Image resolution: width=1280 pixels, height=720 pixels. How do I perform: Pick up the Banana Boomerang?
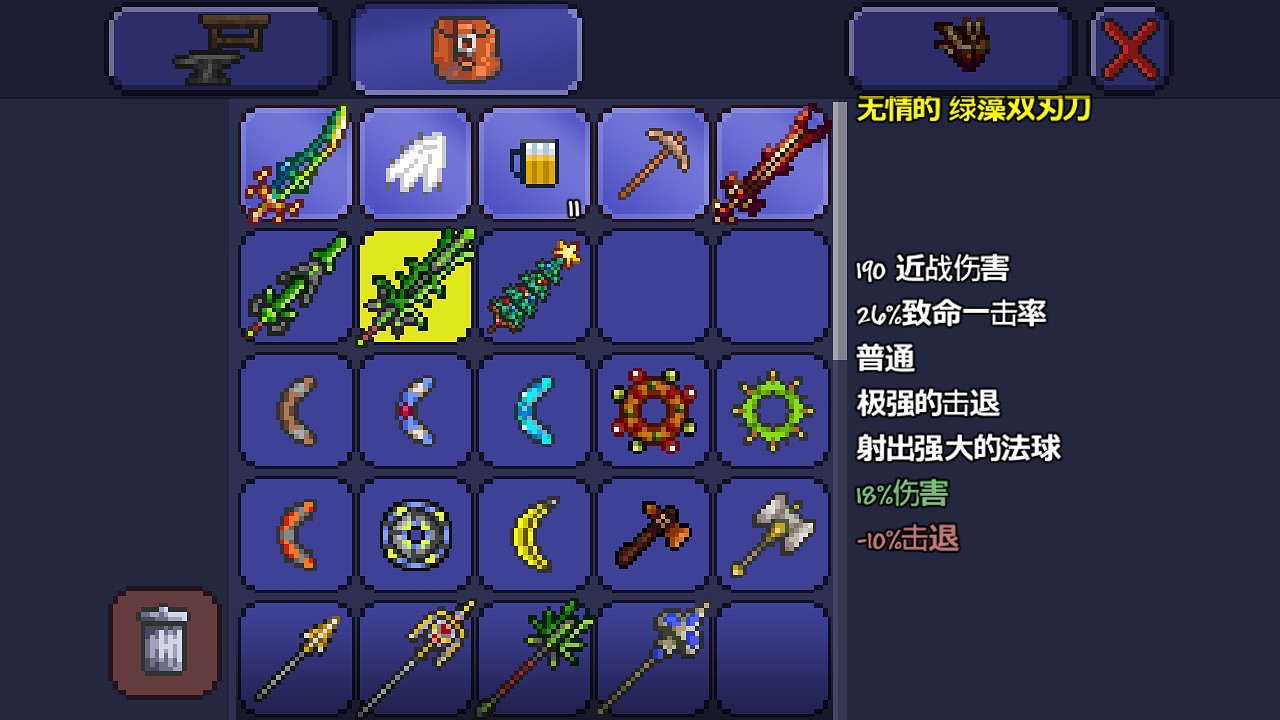coord(533,533)
